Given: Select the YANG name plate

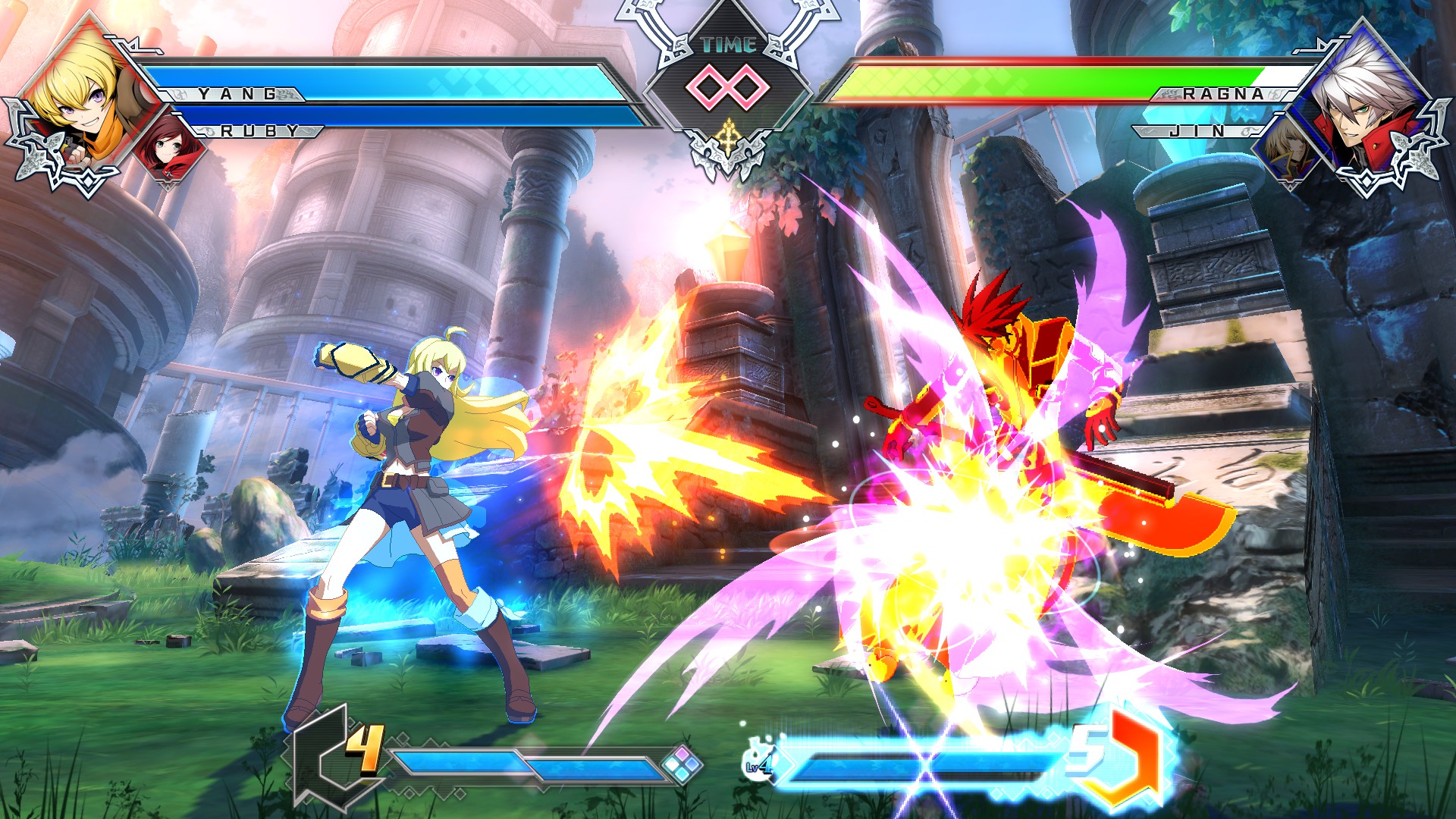Looking at the screenshot, I should coord(235,95).
